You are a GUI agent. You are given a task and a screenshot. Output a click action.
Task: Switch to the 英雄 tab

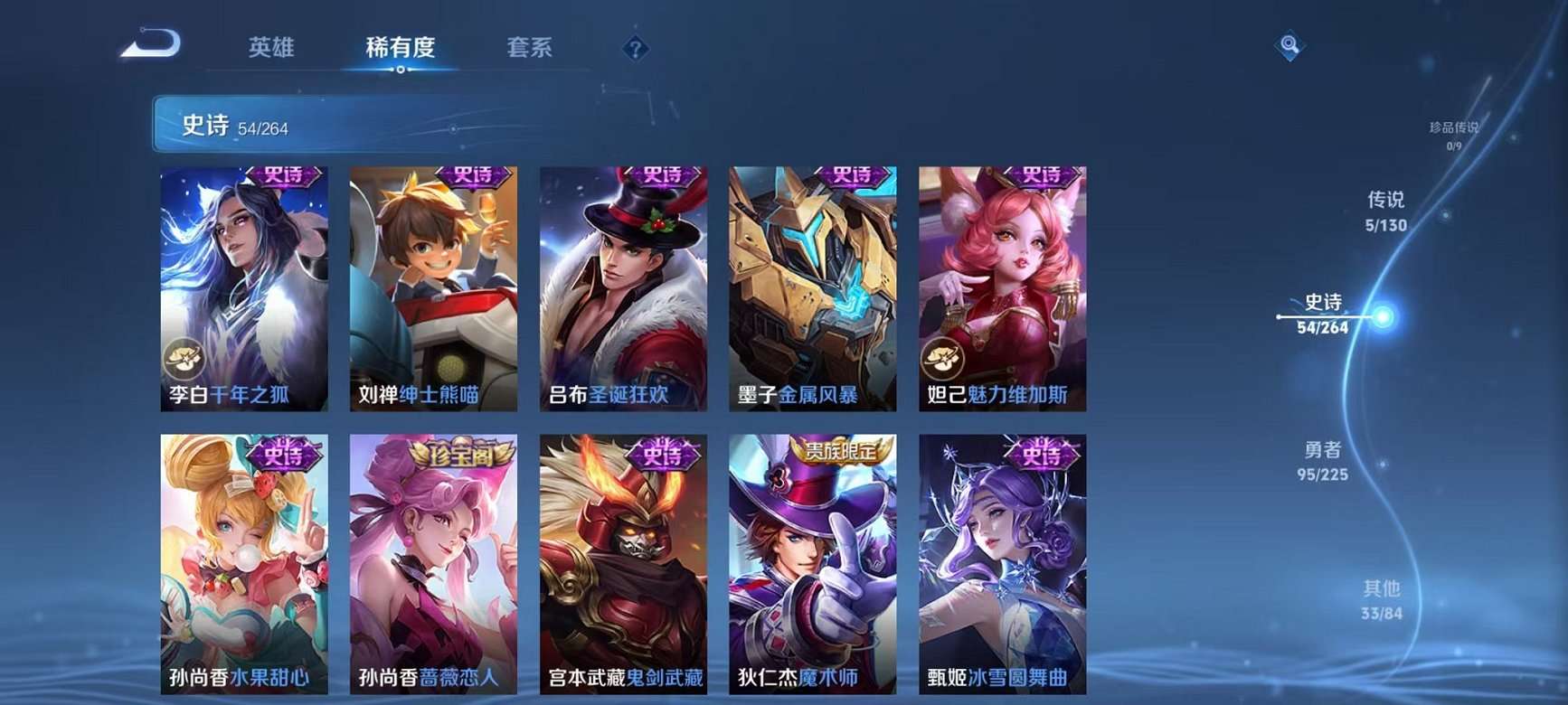(271, 50)
